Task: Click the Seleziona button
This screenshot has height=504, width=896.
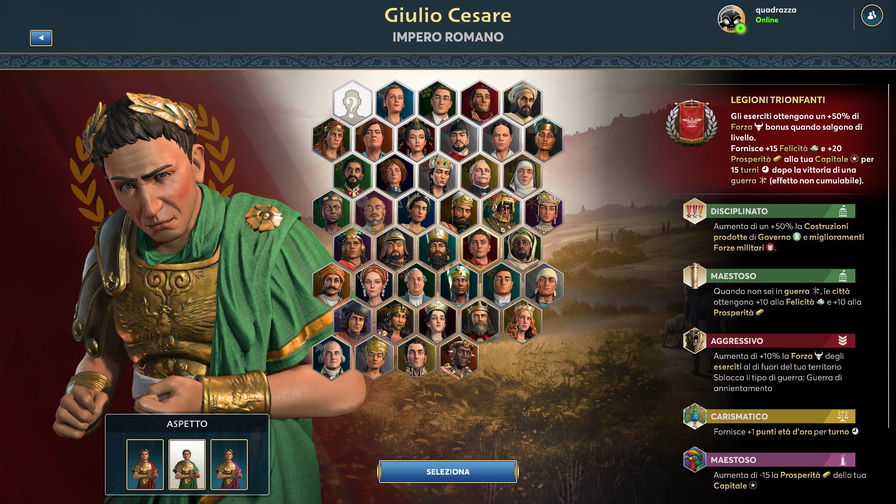Action: (447, 471)
